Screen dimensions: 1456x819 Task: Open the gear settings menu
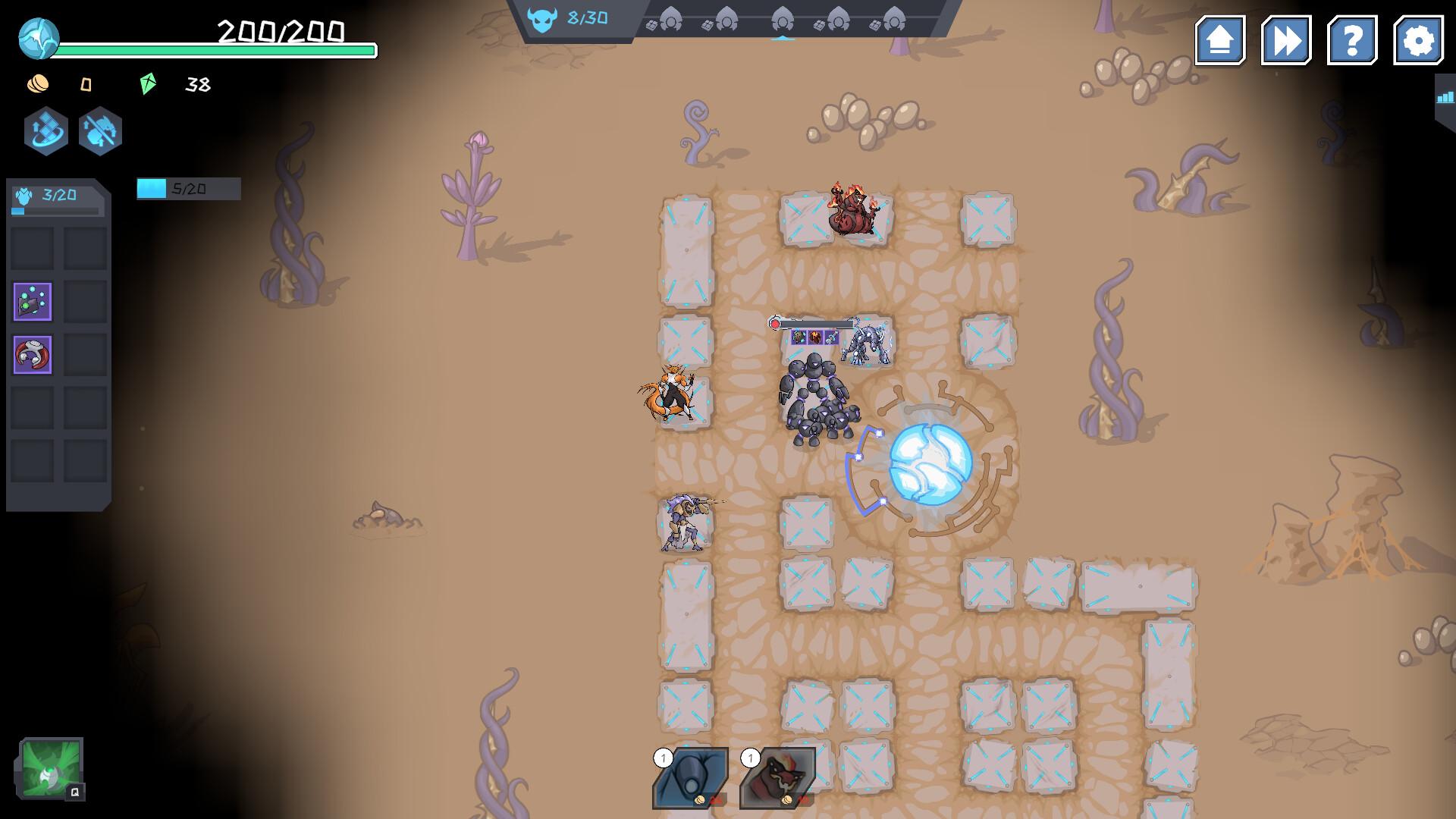coord(1418,40)
